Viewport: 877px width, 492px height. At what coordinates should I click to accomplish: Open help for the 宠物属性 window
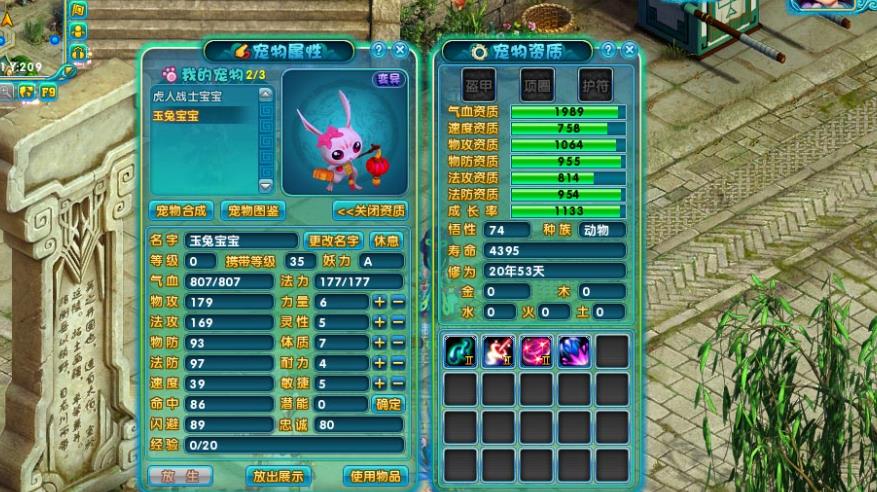(379, 49)
